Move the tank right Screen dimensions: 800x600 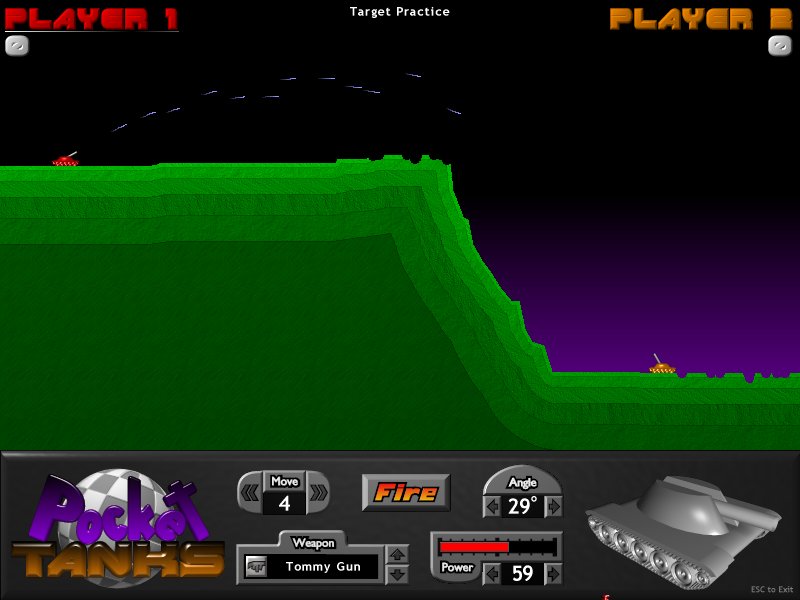click(x=318, y=492)
